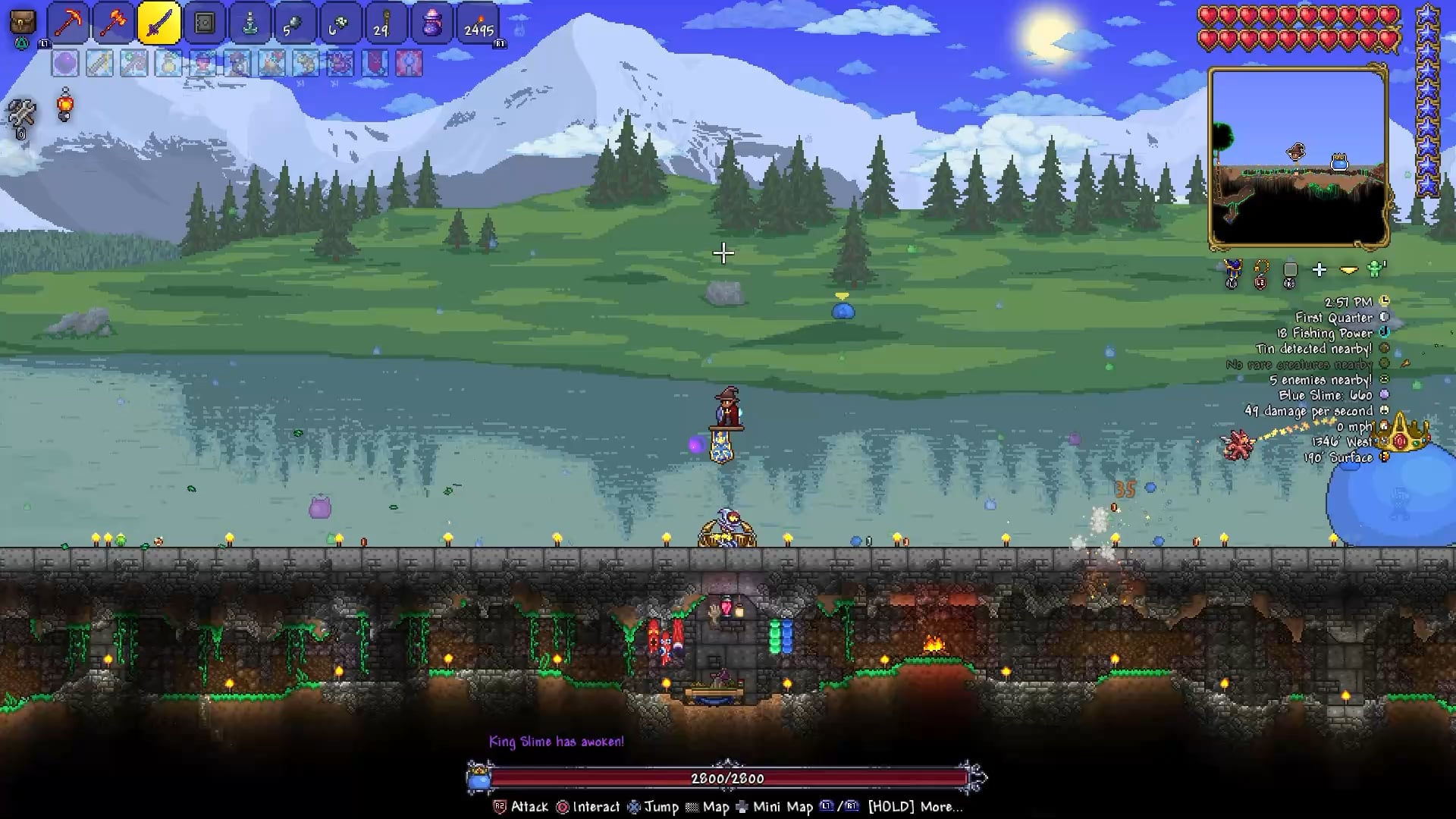
Task: Click the blue and gold cape icon
Action: (x=1232, y=269)
